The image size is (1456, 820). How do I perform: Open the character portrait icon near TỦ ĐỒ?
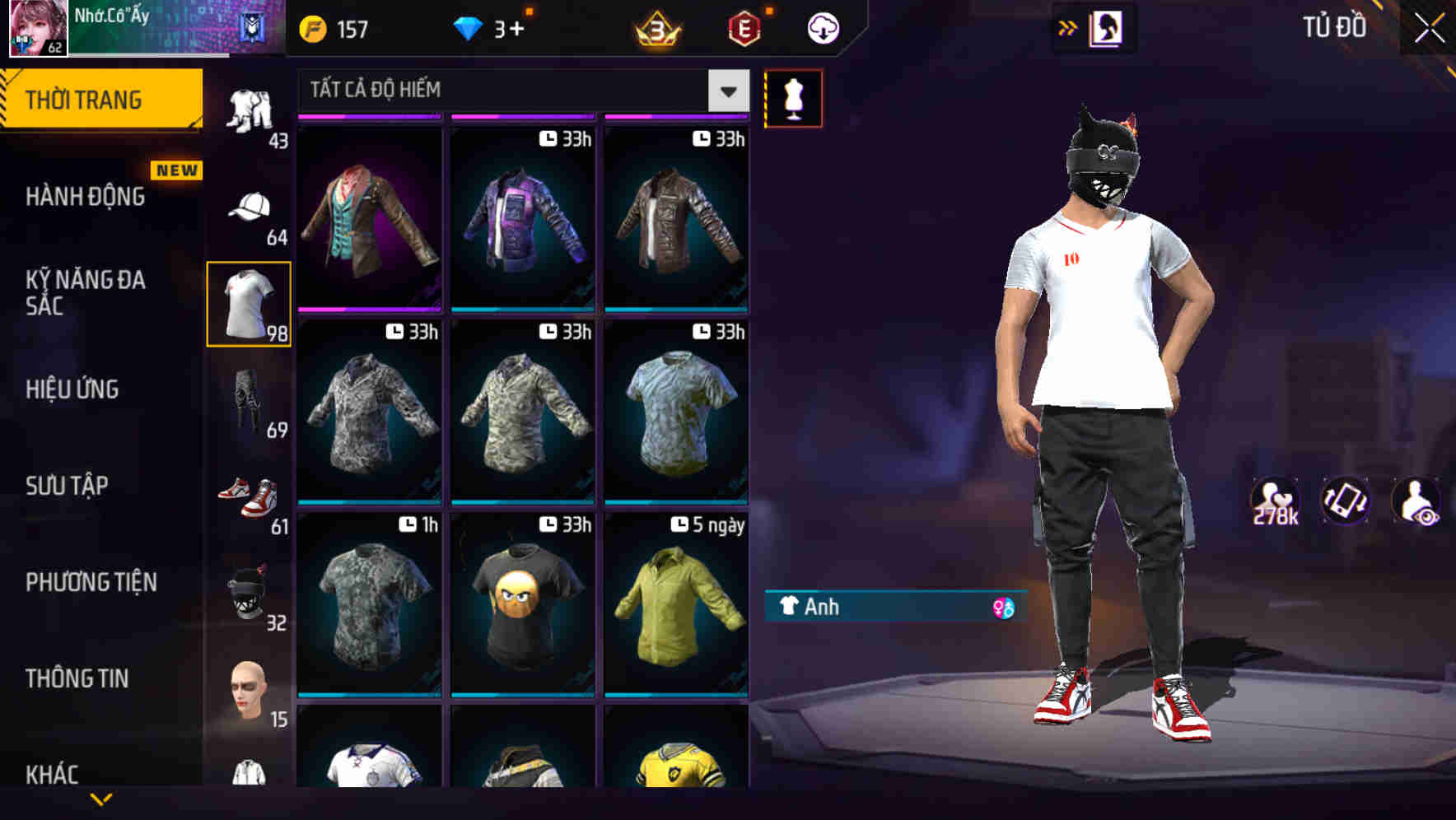(1106, 27)
